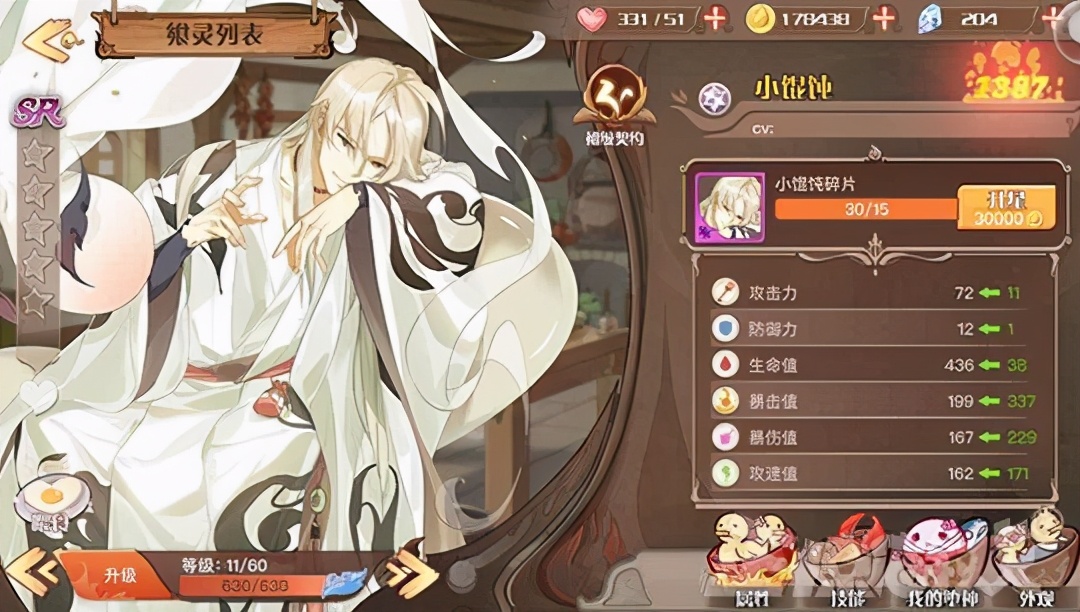Buy more gold coins with the plus
Screen dimensions: 1080x612
point(884,18)
